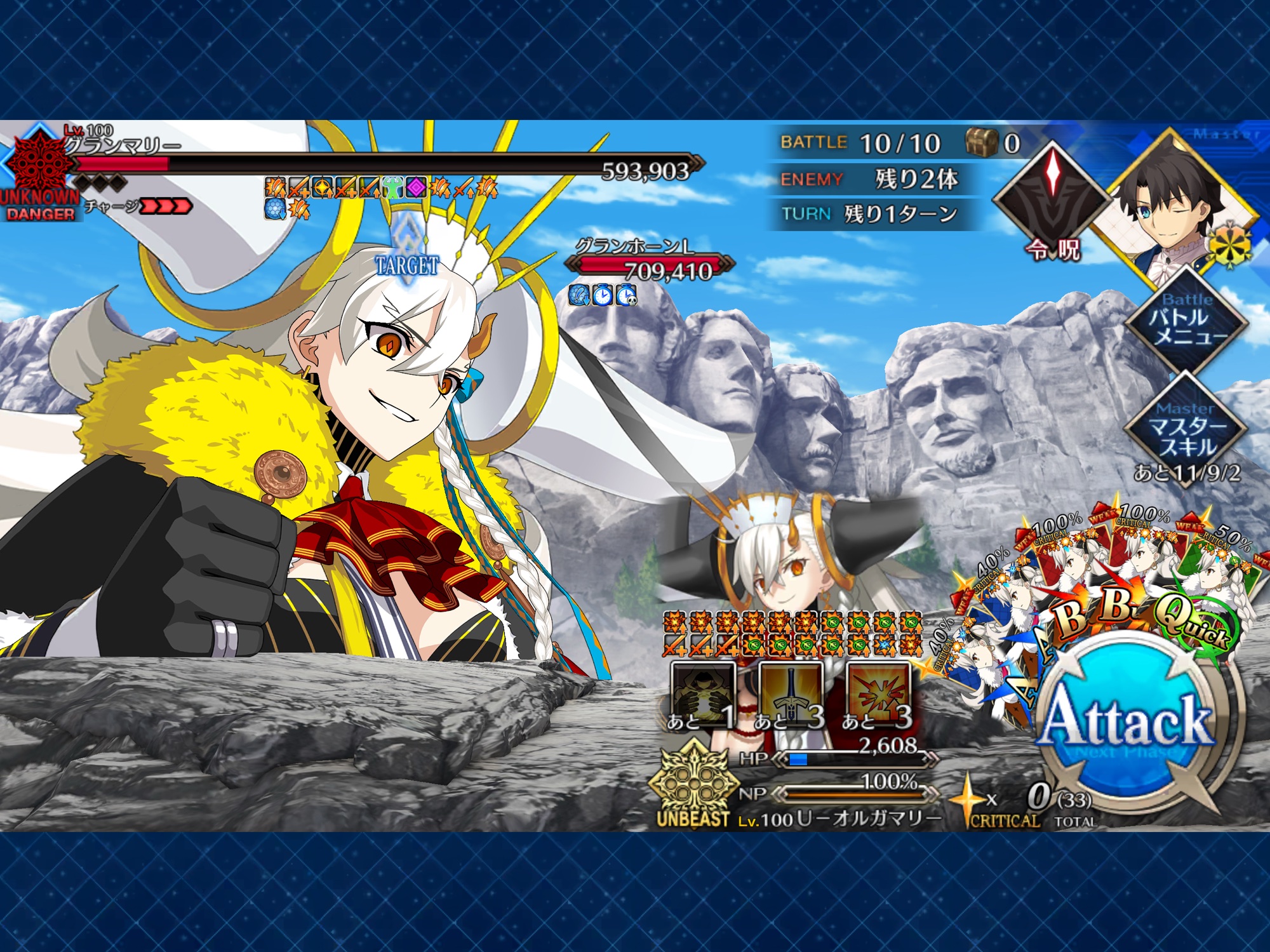1270x952 pixels.
Task: Show グランマリー's enemy buff icons
Action: 380,197
